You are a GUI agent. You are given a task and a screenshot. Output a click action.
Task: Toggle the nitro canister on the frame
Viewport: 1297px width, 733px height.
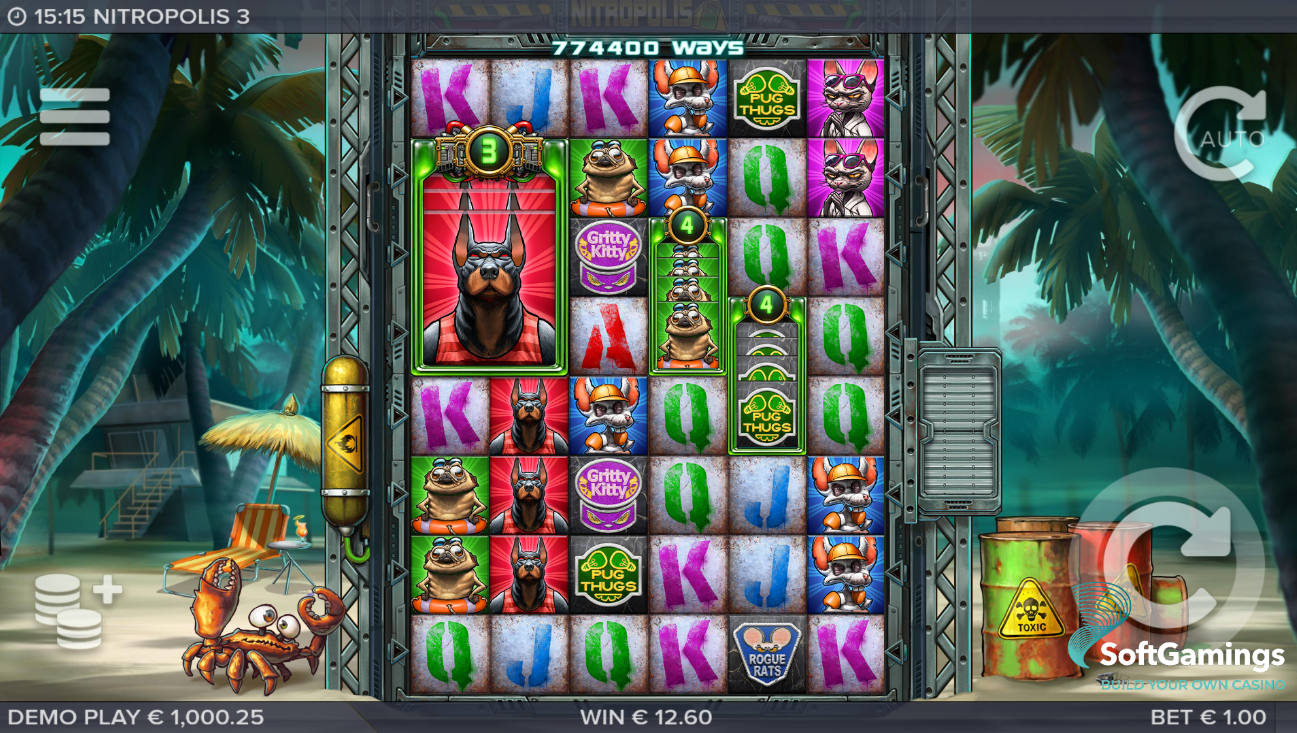pos(344,440)
